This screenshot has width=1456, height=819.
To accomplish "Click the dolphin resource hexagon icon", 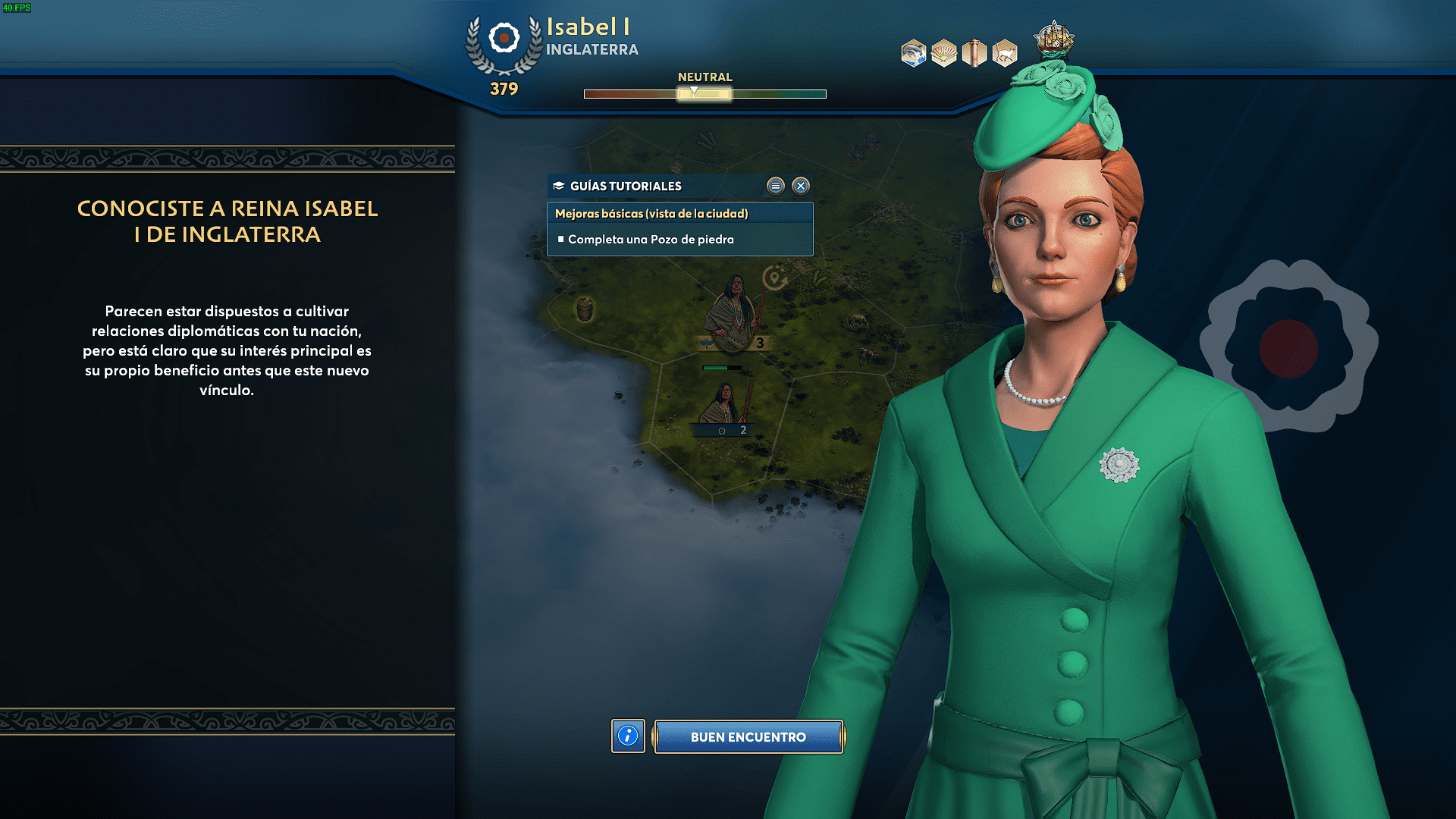I will pyautogui.click(x=914, y=53).
